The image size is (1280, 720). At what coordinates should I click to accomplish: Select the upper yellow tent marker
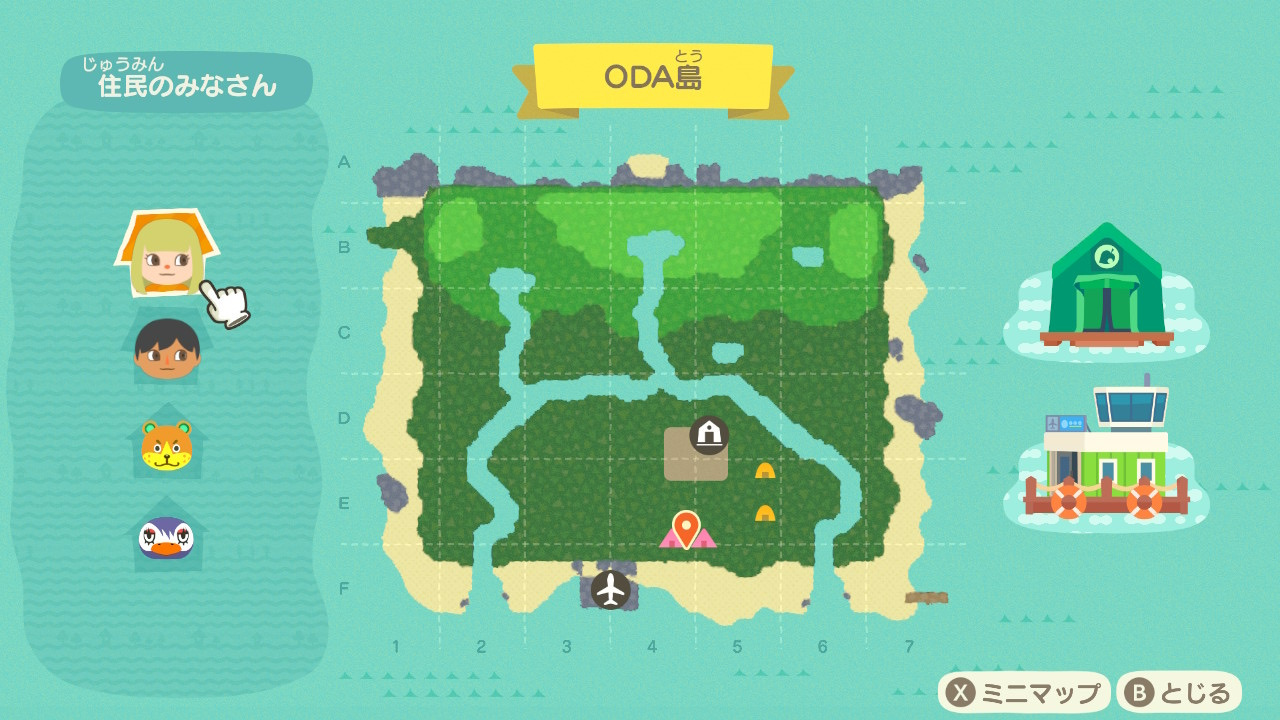[765, 470]
